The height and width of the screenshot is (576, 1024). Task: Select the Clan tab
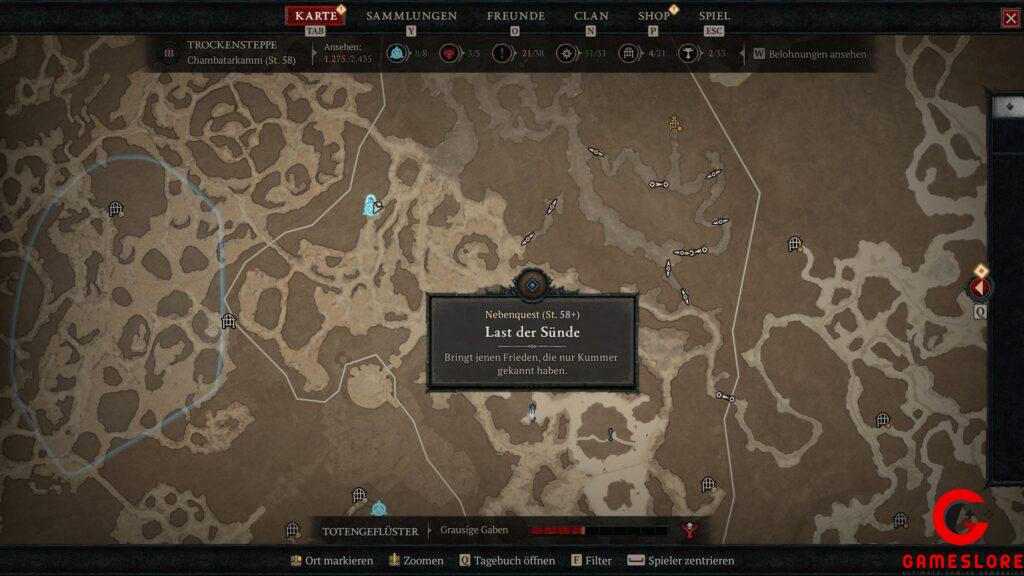[x=591, y=16]
